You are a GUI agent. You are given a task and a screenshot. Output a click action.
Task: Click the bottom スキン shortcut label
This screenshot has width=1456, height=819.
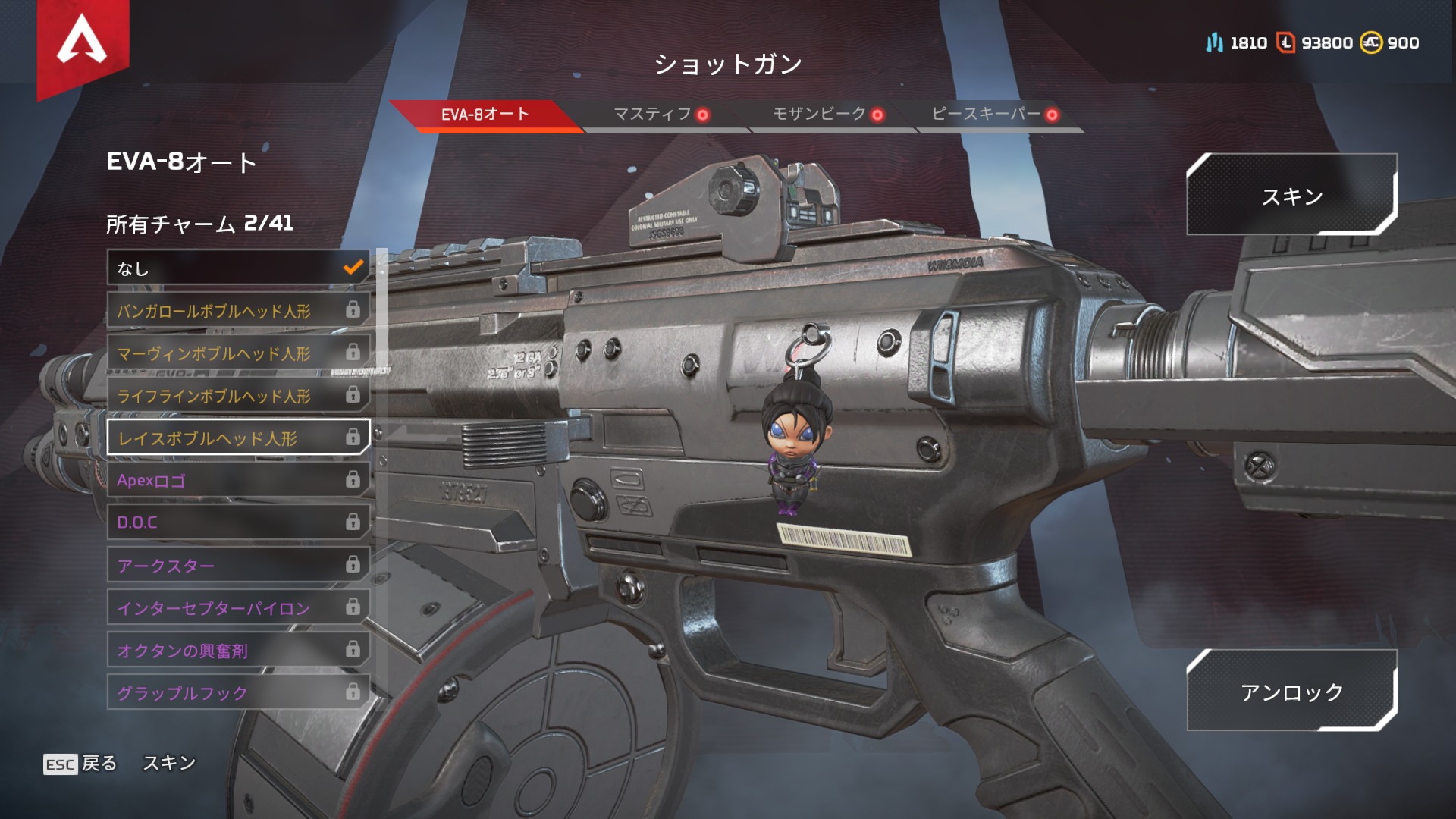pos(169,763)
